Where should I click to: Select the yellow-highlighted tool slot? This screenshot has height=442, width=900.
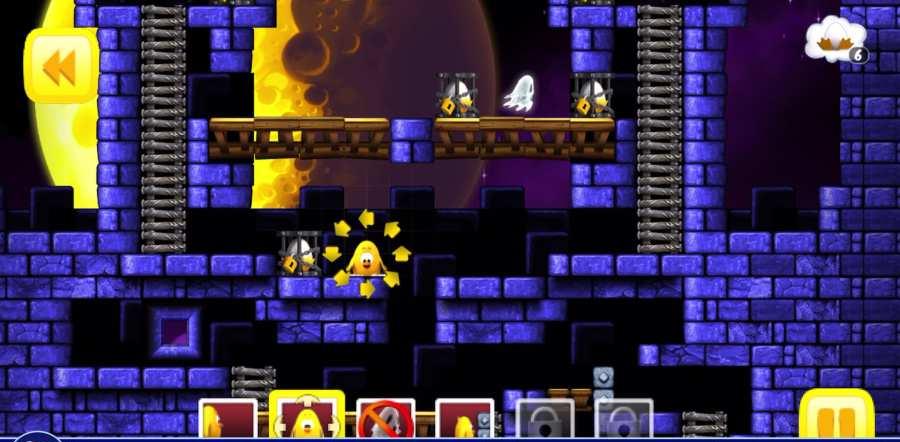click(307, 417)
